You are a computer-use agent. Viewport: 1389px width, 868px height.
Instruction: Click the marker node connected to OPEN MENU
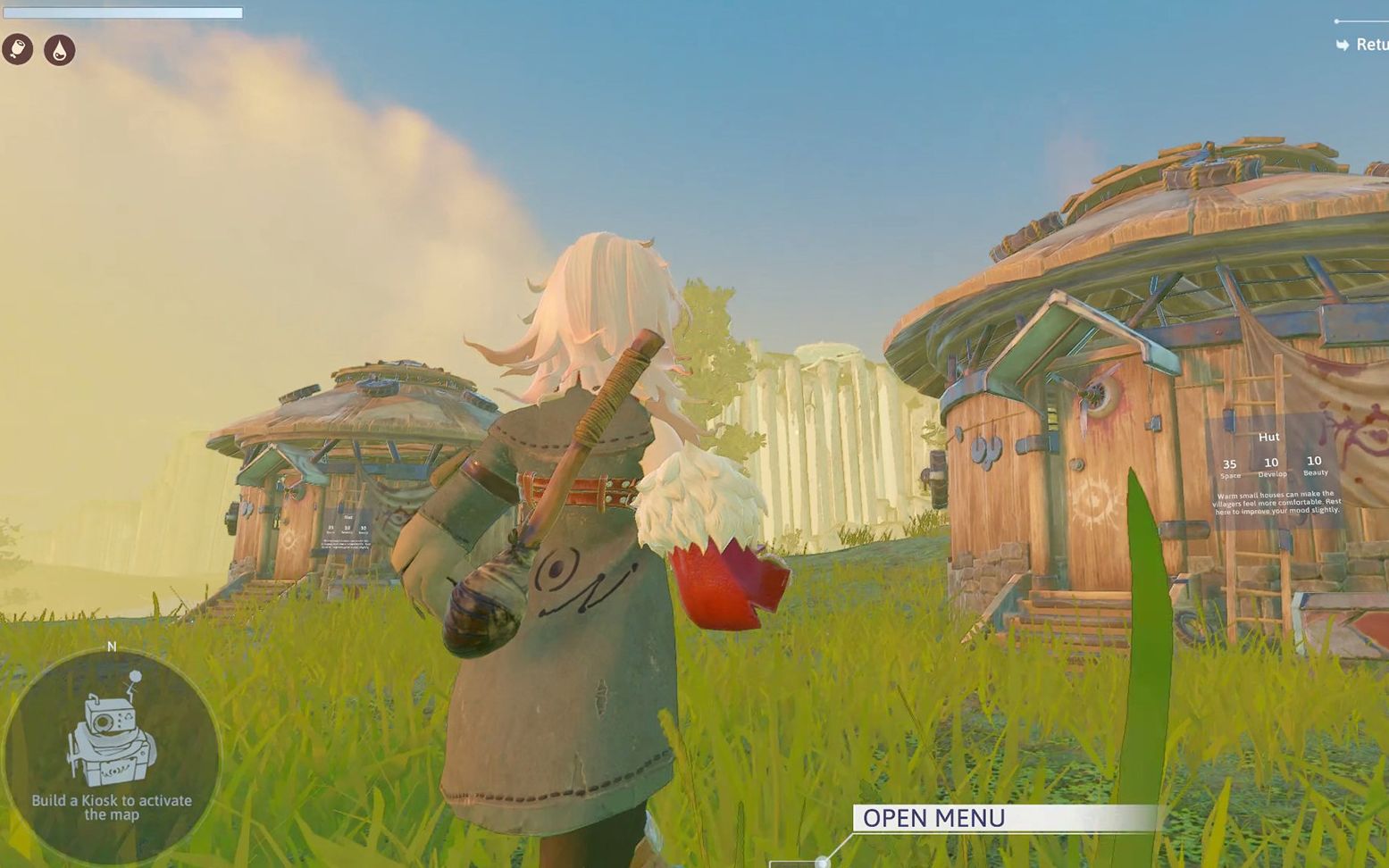tap(822, 861)
